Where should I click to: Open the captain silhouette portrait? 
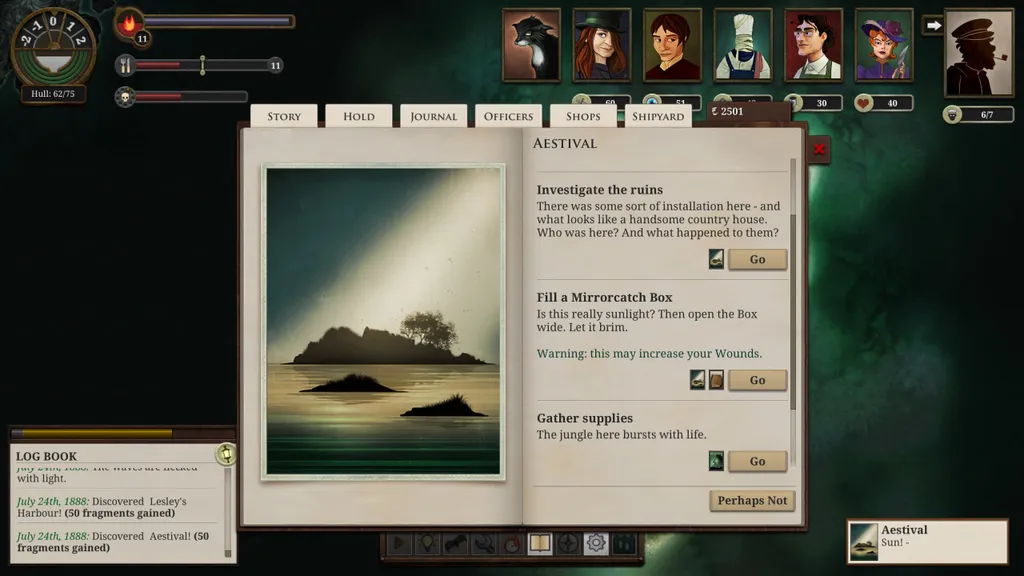(x=979, y=53)
